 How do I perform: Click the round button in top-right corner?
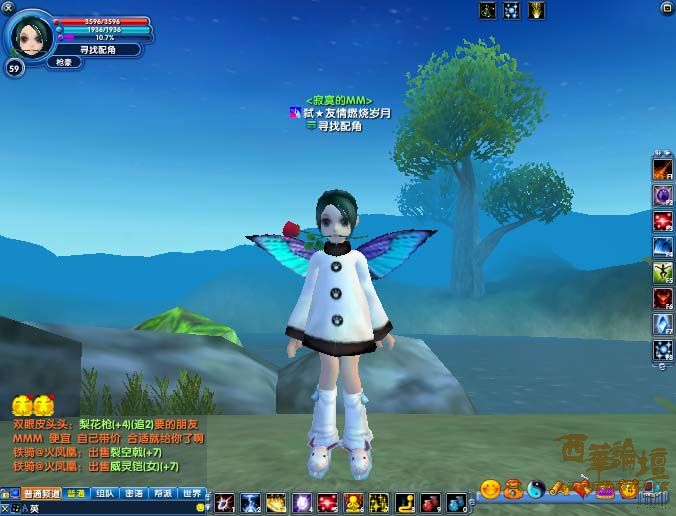coord(667,9)
